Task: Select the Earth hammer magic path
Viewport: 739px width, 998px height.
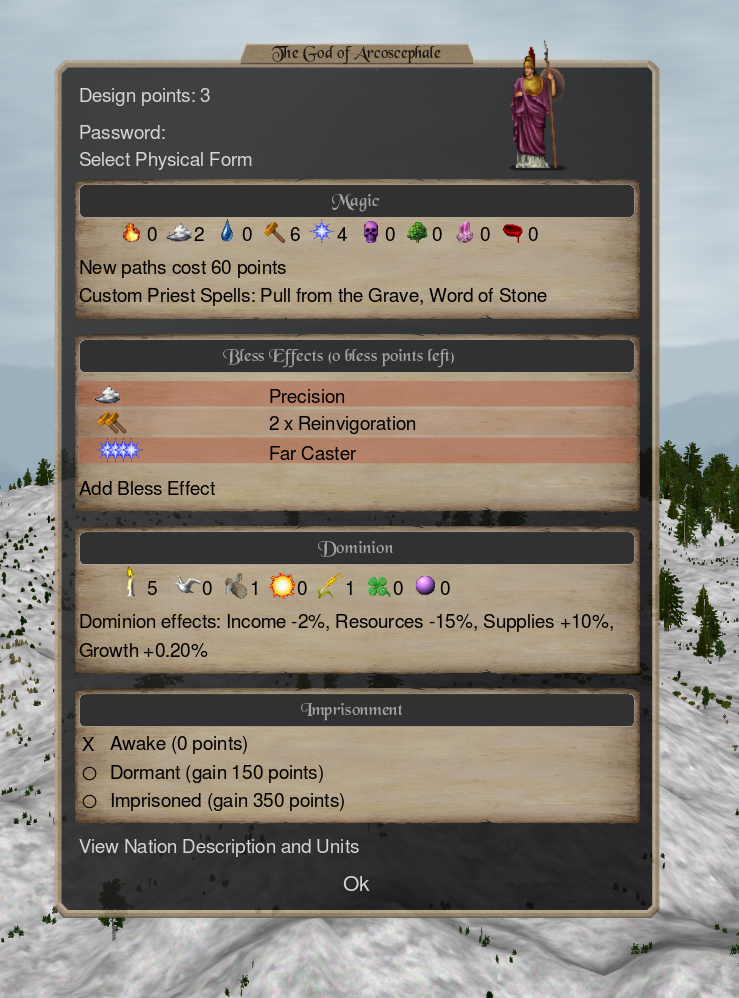Action: point(274,234)
